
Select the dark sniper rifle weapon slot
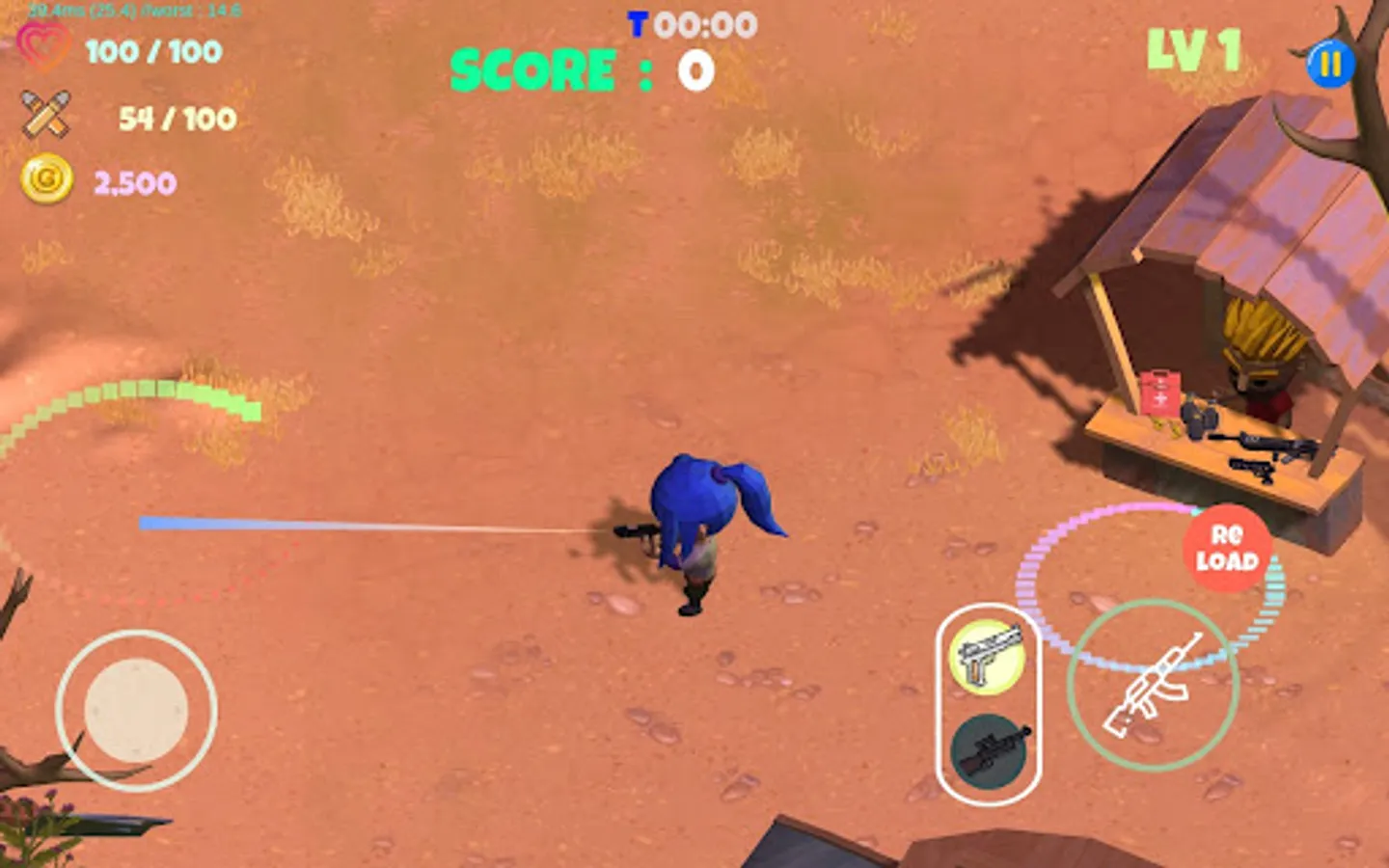coord(990,751)
